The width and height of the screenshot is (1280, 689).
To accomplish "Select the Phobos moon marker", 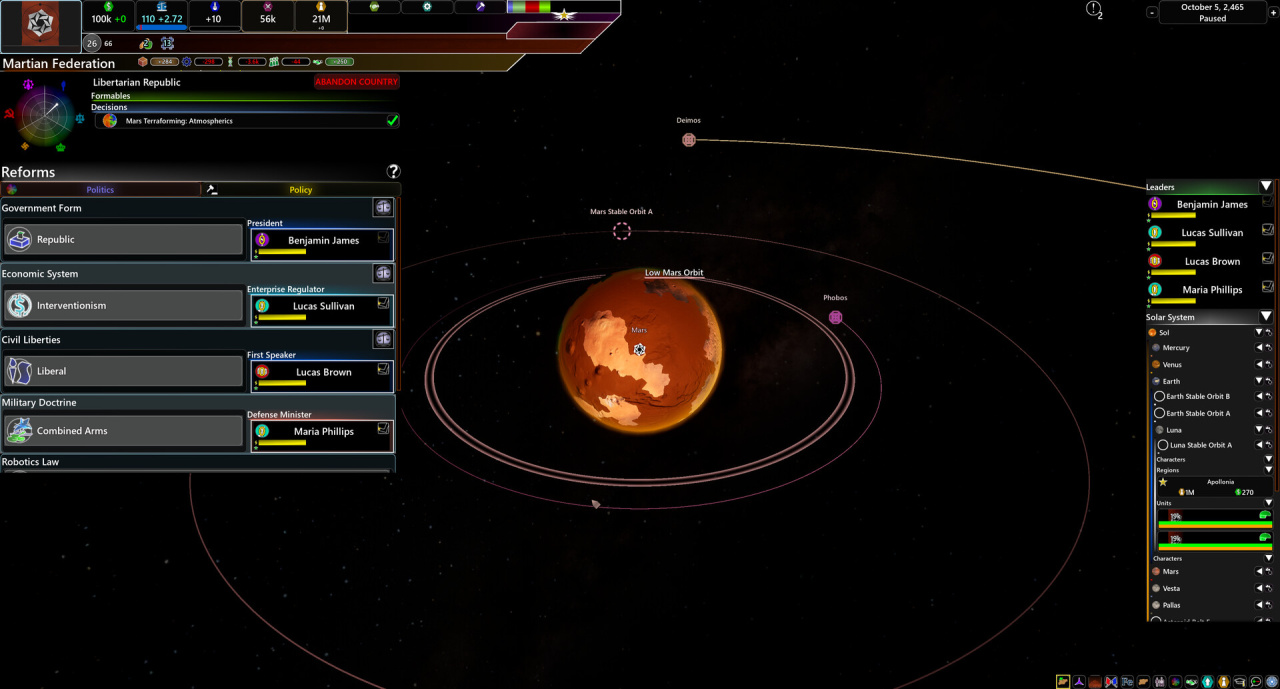I will pyautogui.click(x=836, y=318).
